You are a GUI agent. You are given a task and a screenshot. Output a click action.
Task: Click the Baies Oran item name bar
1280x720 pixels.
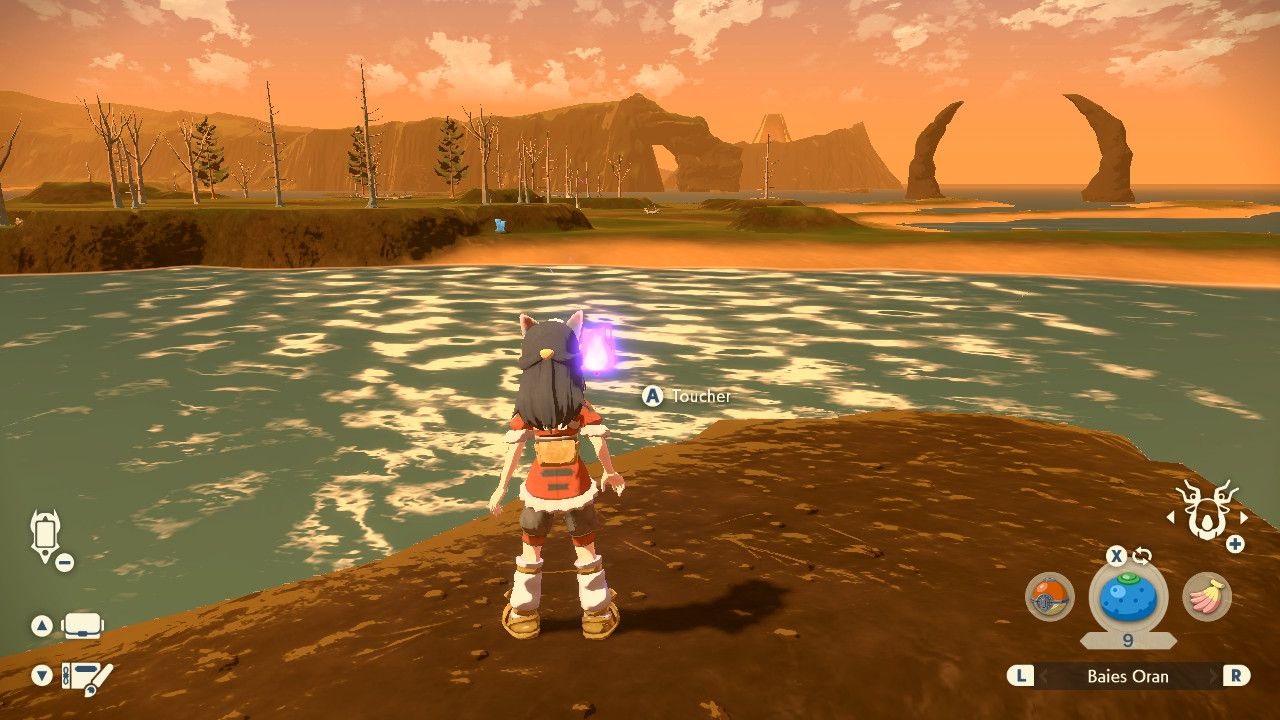pyautogui.click(x=1128, y=676)
